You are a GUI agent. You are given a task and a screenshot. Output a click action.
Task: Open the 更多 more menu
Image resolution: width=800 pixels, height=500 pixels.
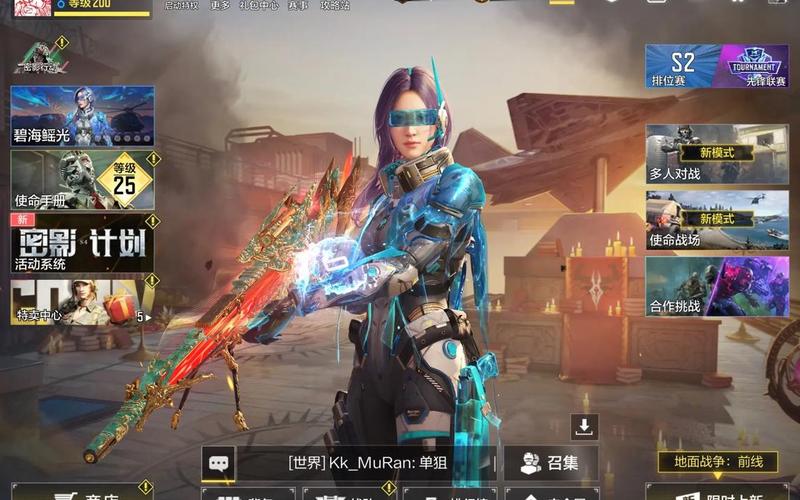[220, 6]
